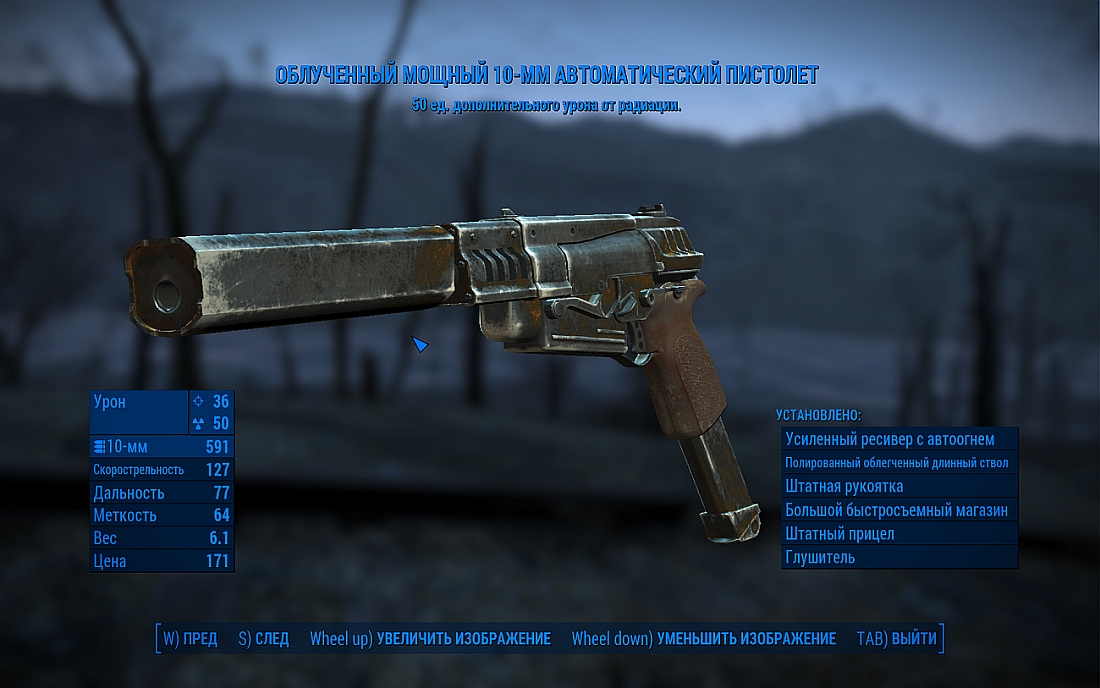Zoom out using УМЕНЬШИТЬ ИЗОБРАЖЕНИЕ

(x=703, y=639)
